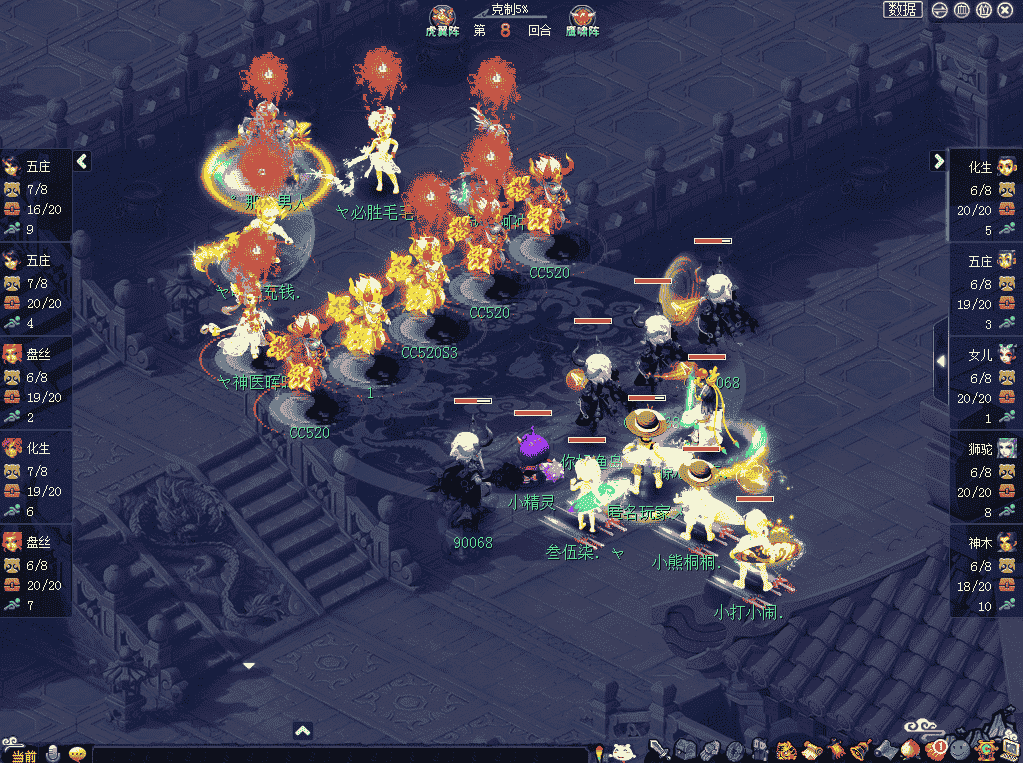Open the icon with red exclamation badge
The width and height of the screenshot is (1023, 763).
(x=935, y=749)
